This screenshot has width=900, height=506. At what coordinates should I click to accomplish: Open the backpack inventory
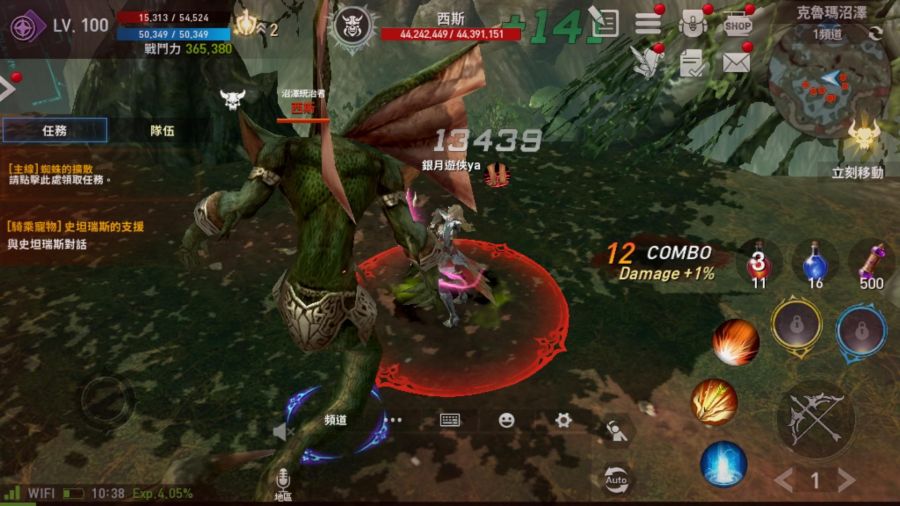point(692,23)
